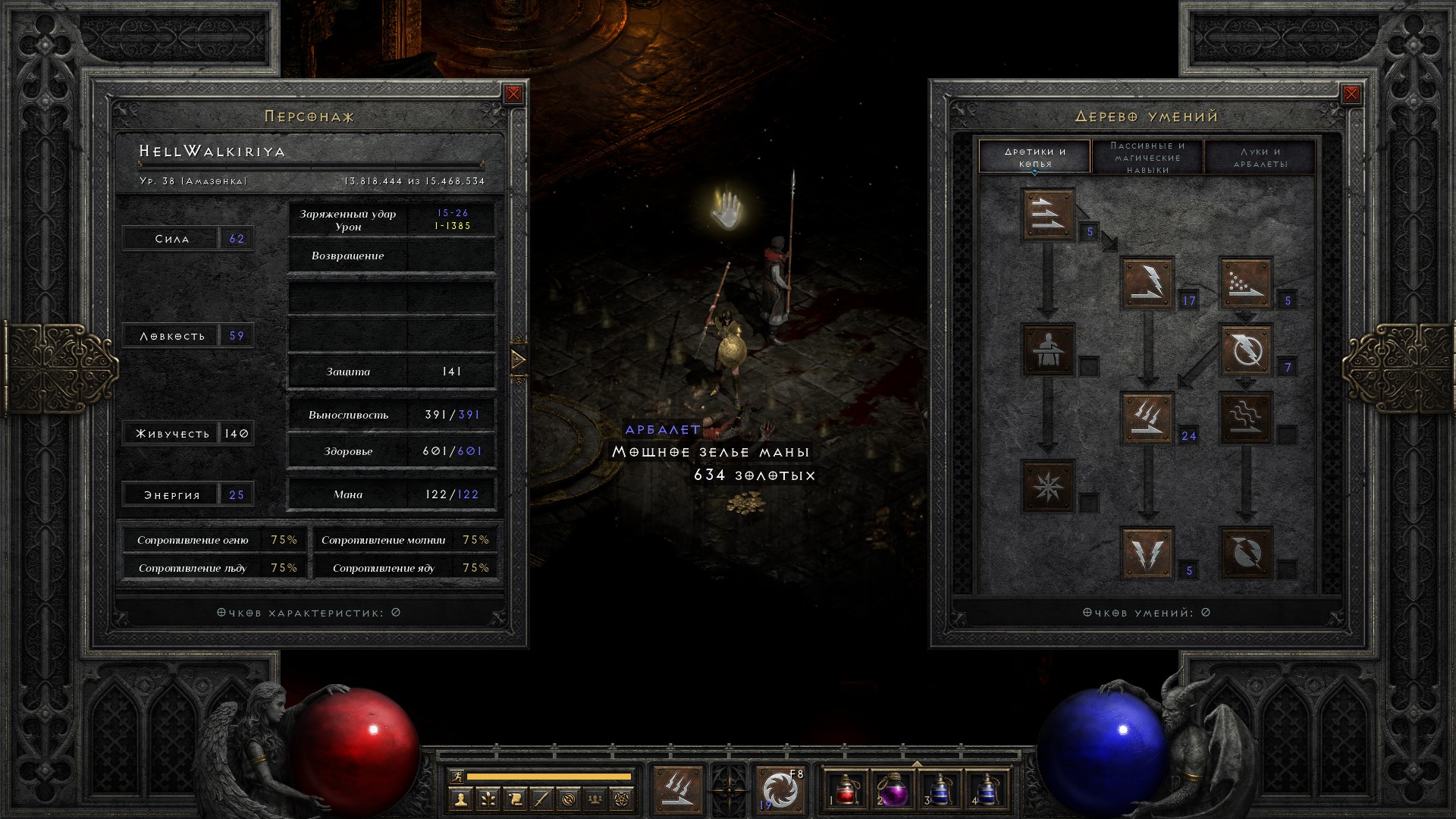This screenshot has width=1456, height=819.
Task: Expand character sheet with the side arrow
Action: pyautogui.click(x=519, y=359)
